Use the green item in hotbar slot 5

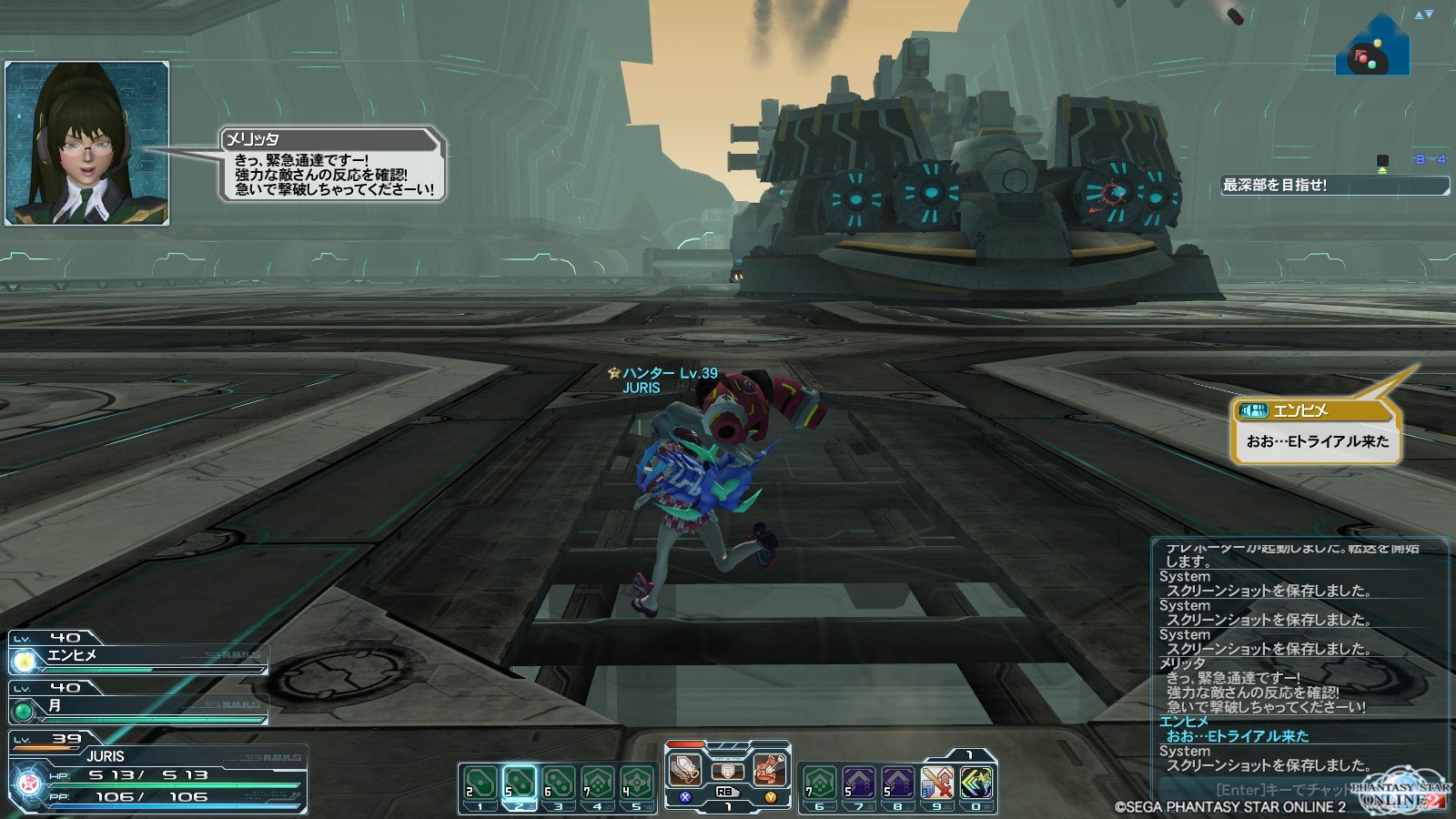637,783
